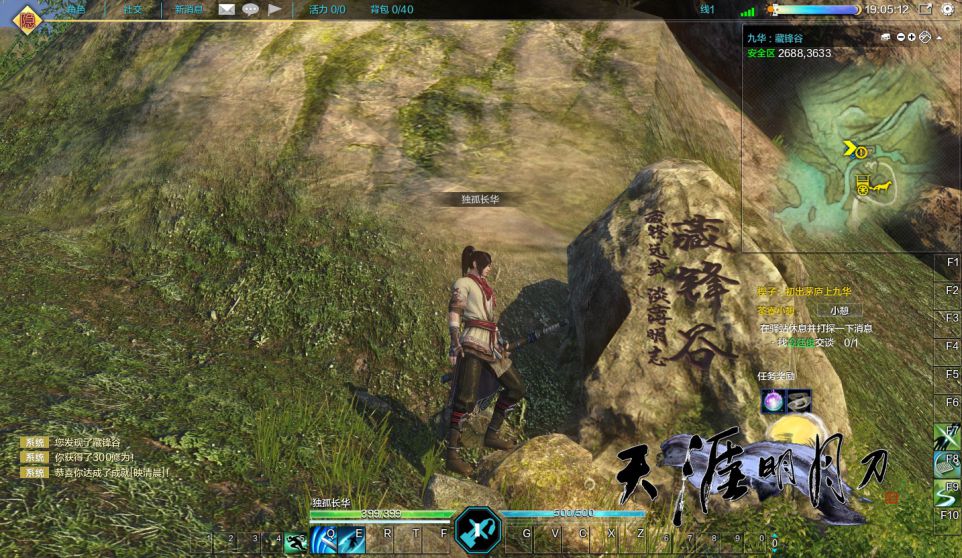Click the window switch icon beside the clock

click(925, 9)
